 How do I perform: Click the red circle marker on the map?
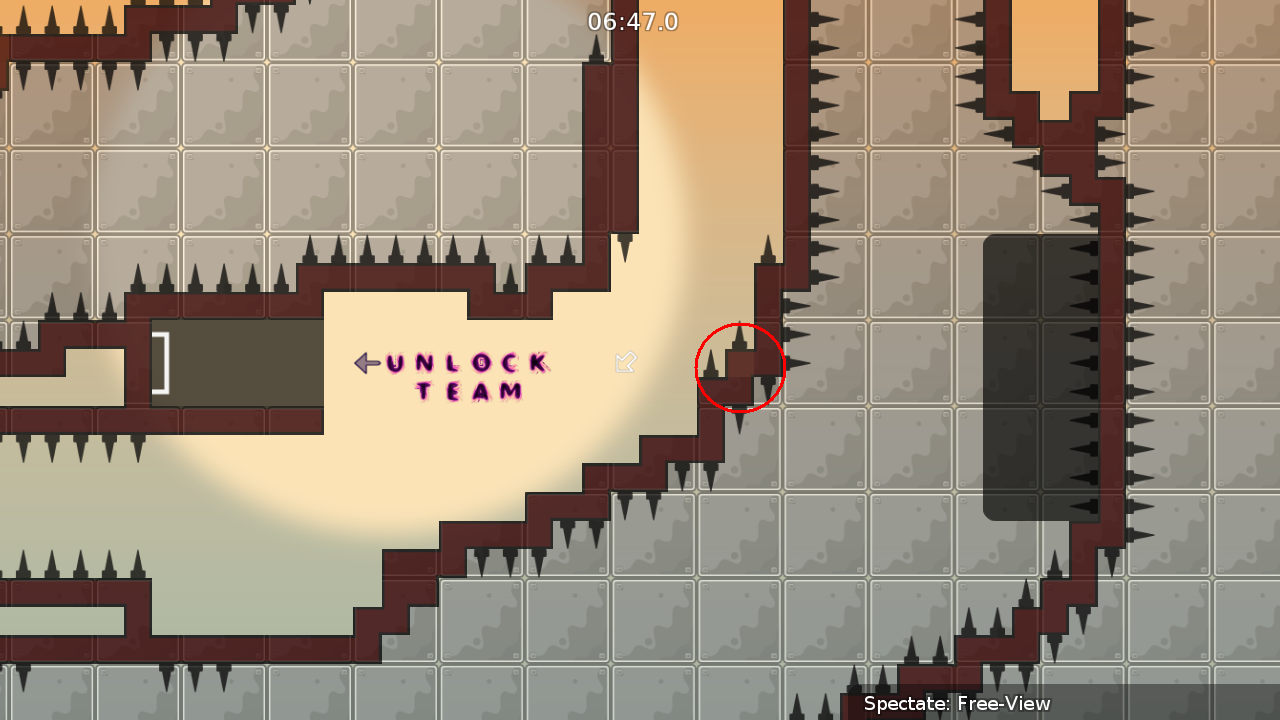click(740, 368)
